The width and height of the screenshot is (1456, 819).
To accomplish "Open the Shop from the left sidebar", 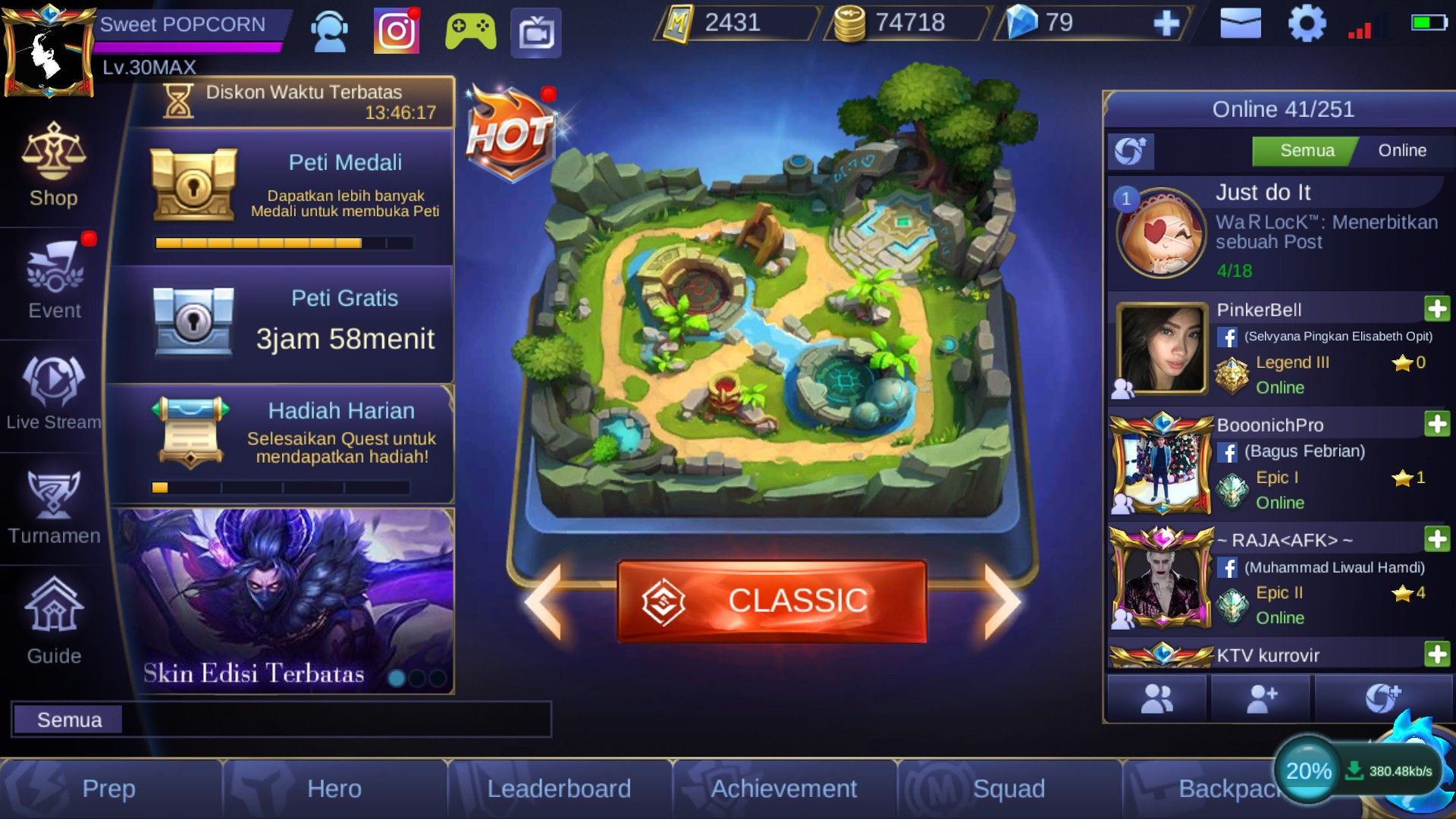I will 52,168.
